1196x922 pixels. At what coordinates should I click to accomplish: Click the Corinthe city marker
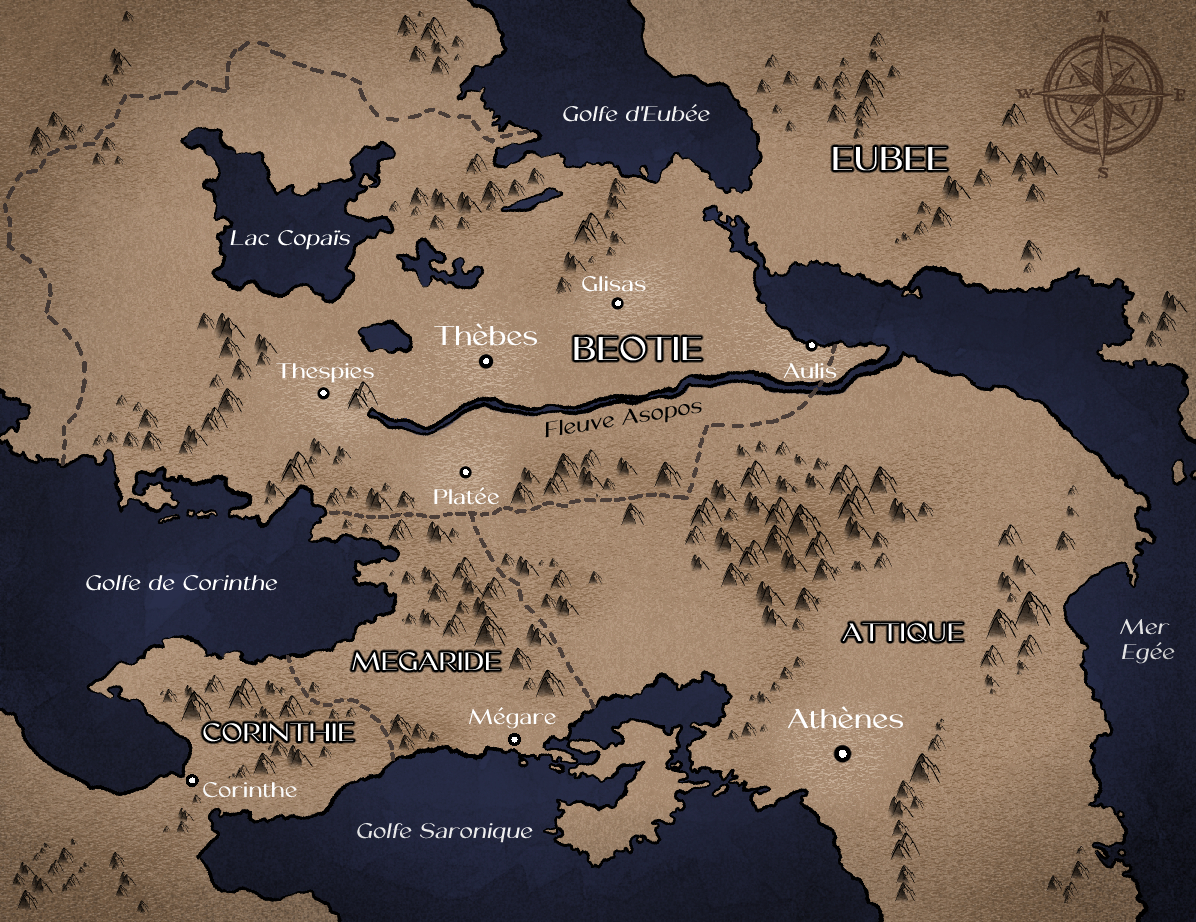point(192,781)
